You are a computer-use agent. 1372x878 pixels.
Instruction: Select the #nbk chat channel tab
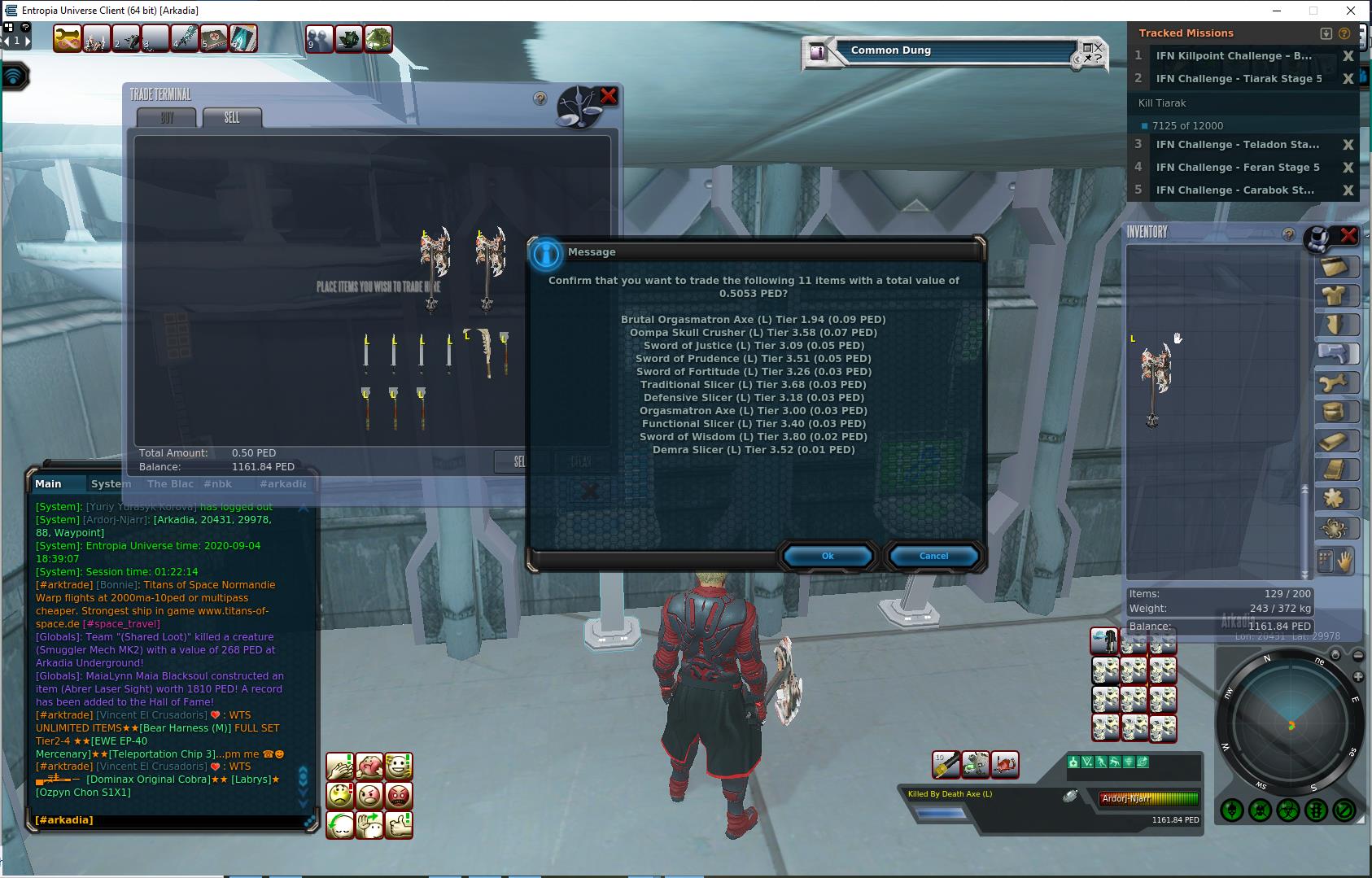217,483
